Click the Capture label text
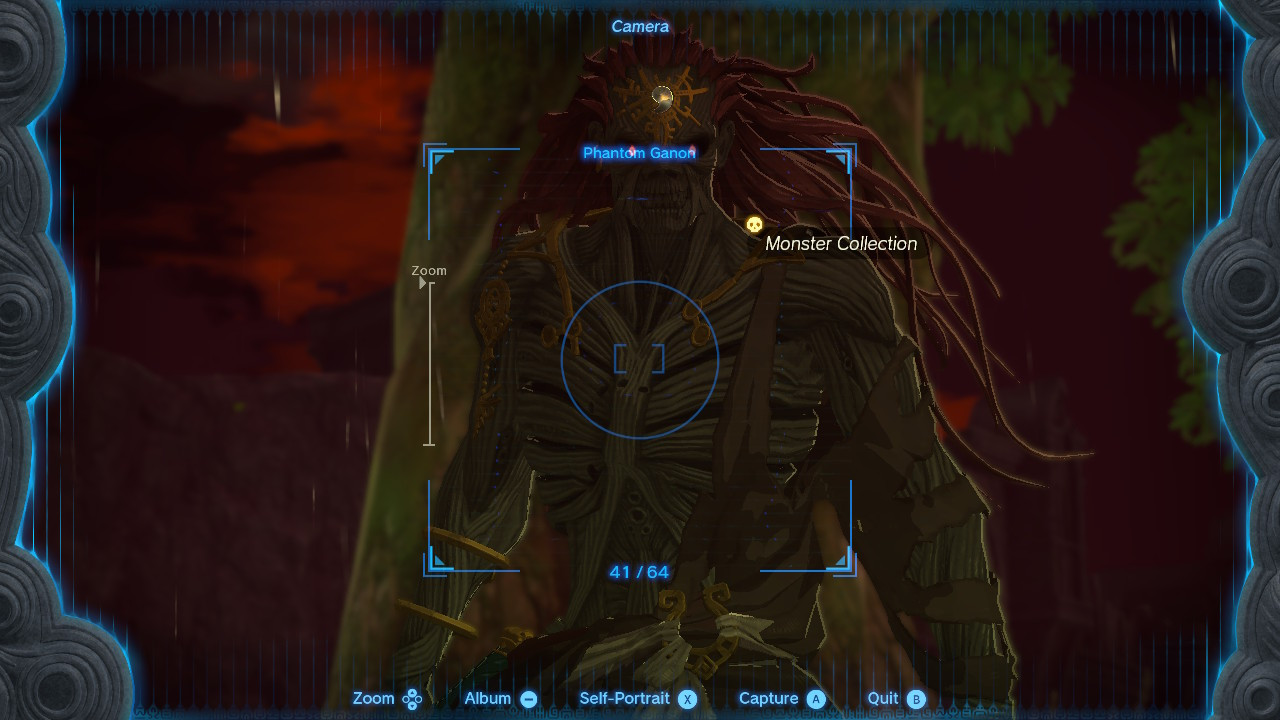Screen dimensions: 1280x720 [x=770, y=698]
